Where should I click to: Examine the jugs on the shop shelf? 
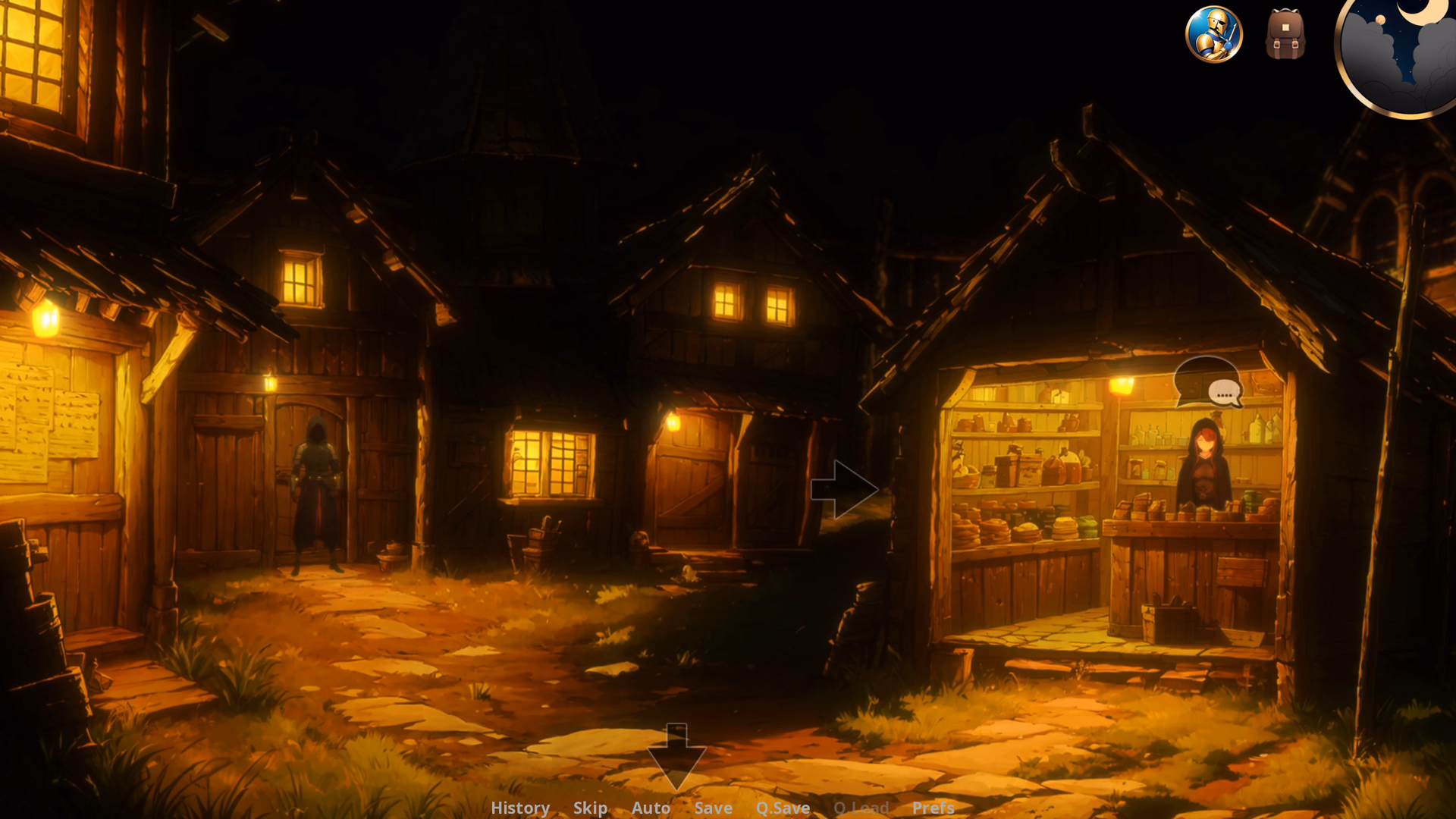(x=1062, y=466)
